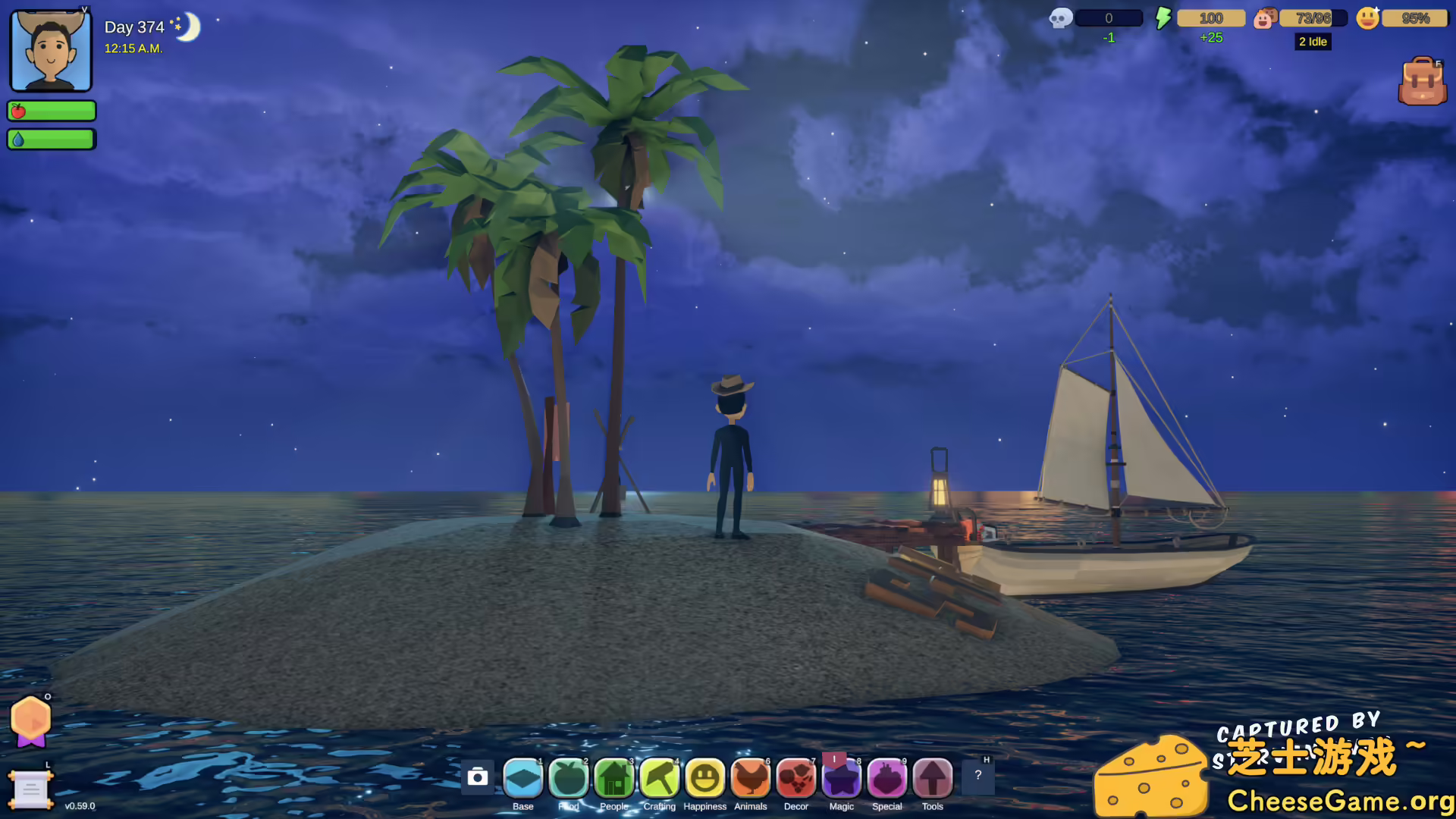Open the Special category menu
1456x819 pixels.
coord(886,777)
